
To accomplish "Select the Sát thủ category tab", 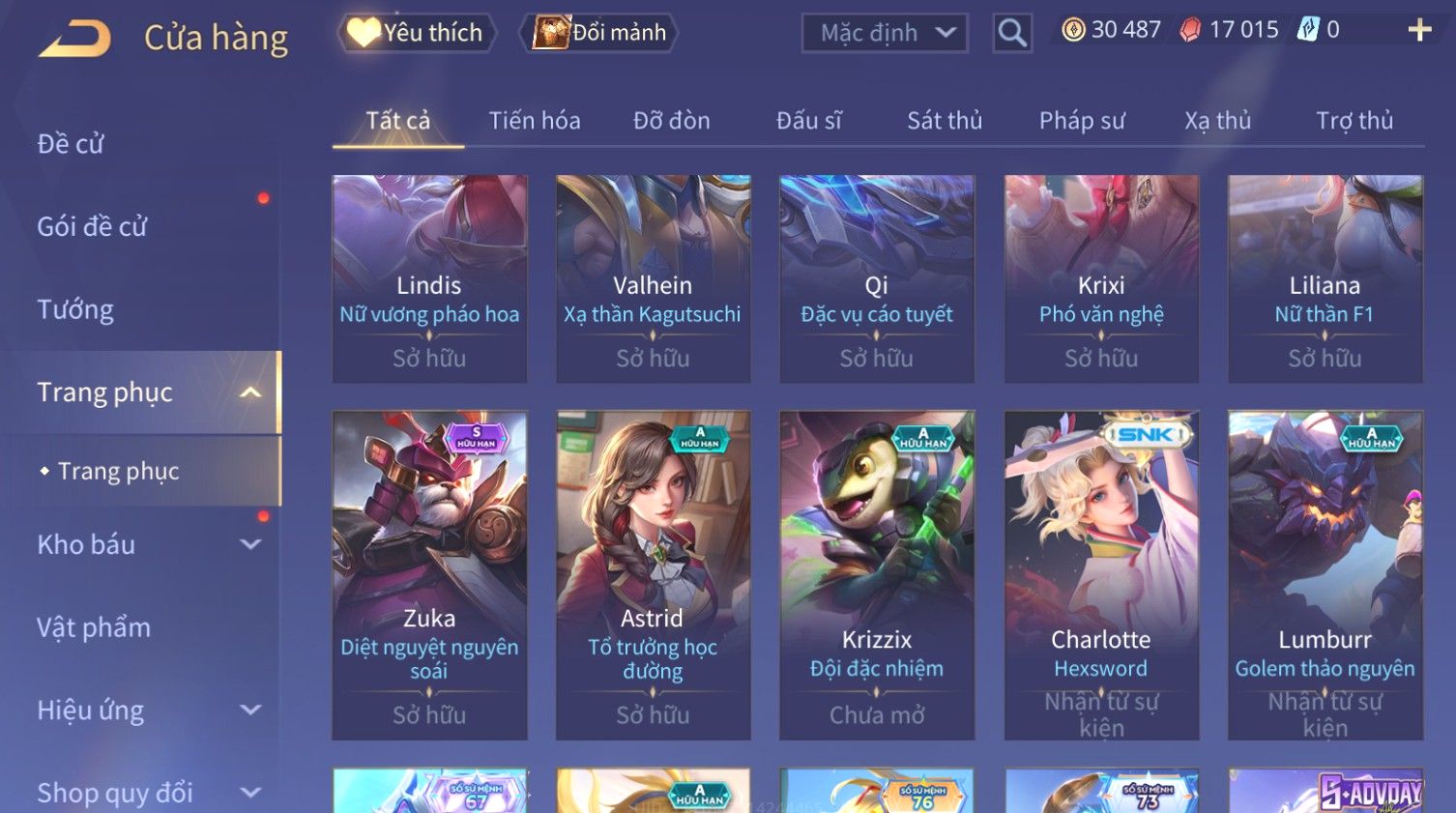I will point(944,121).
